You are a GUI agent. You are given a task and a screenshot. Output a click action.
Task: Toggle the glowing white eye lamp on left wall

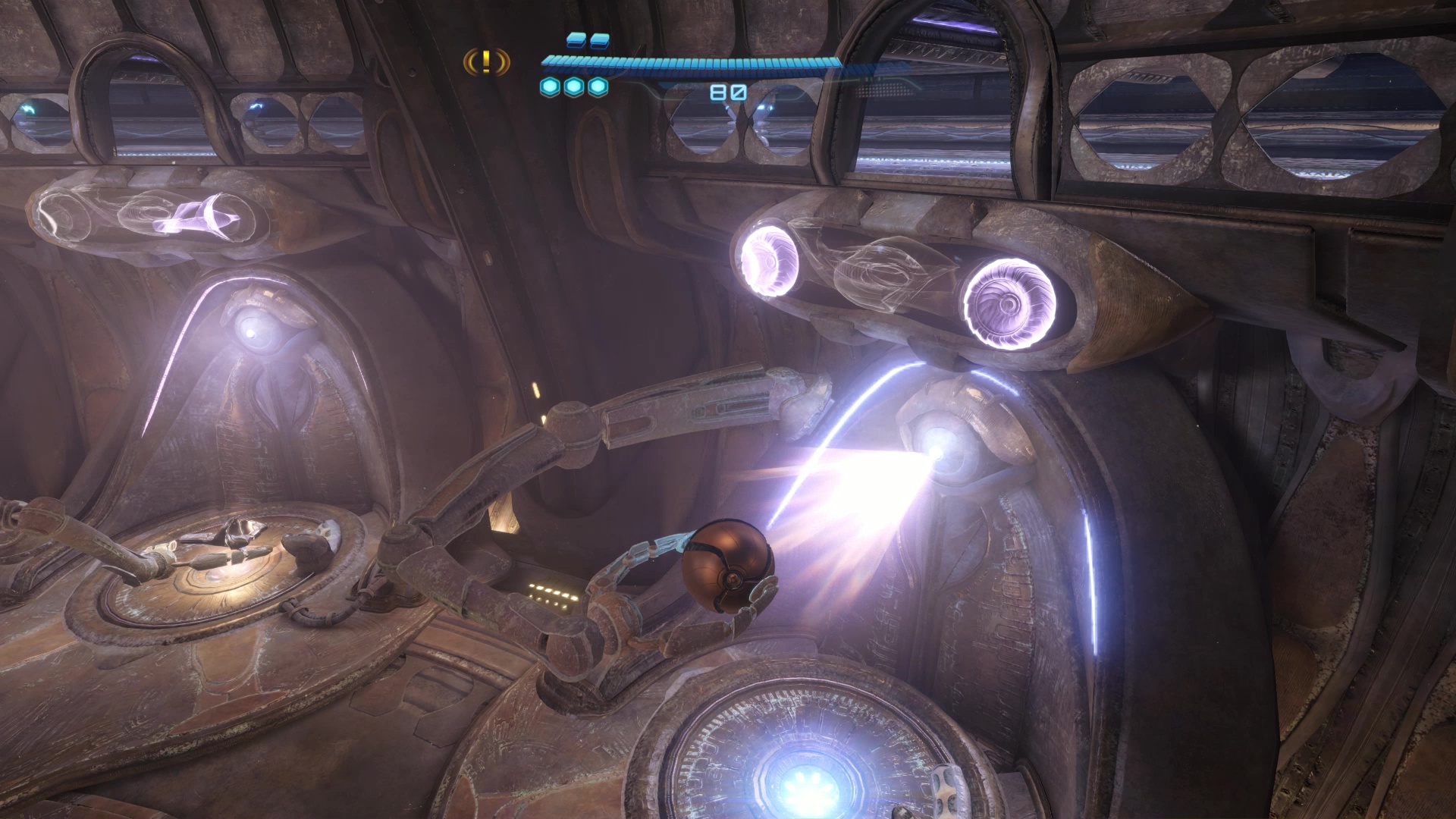pos(253,330)
